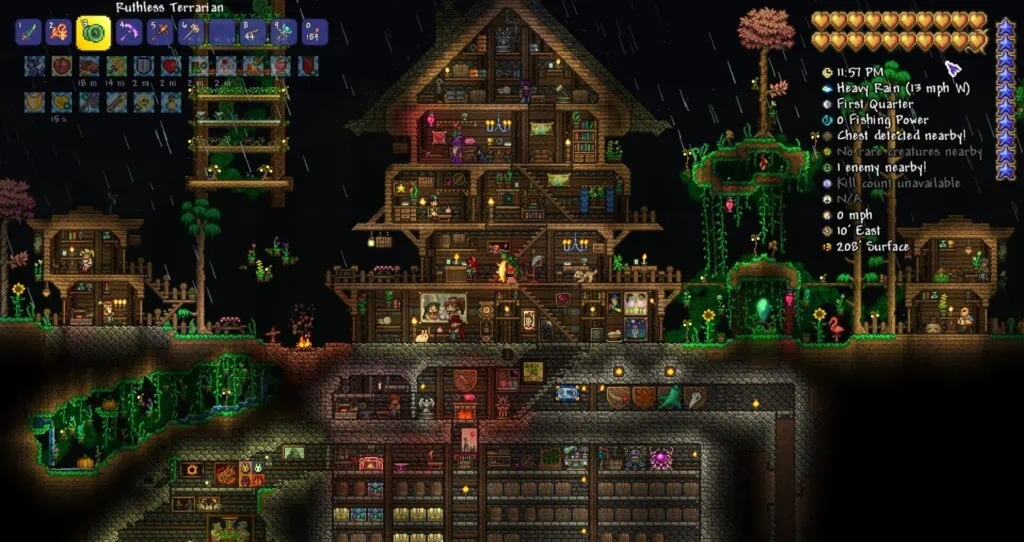Click the highlighted green yoyo hotbar slot
Image resolution: width=1024 pixels, height=542 pixels.
pyautogui.click(x=94, y=32)
